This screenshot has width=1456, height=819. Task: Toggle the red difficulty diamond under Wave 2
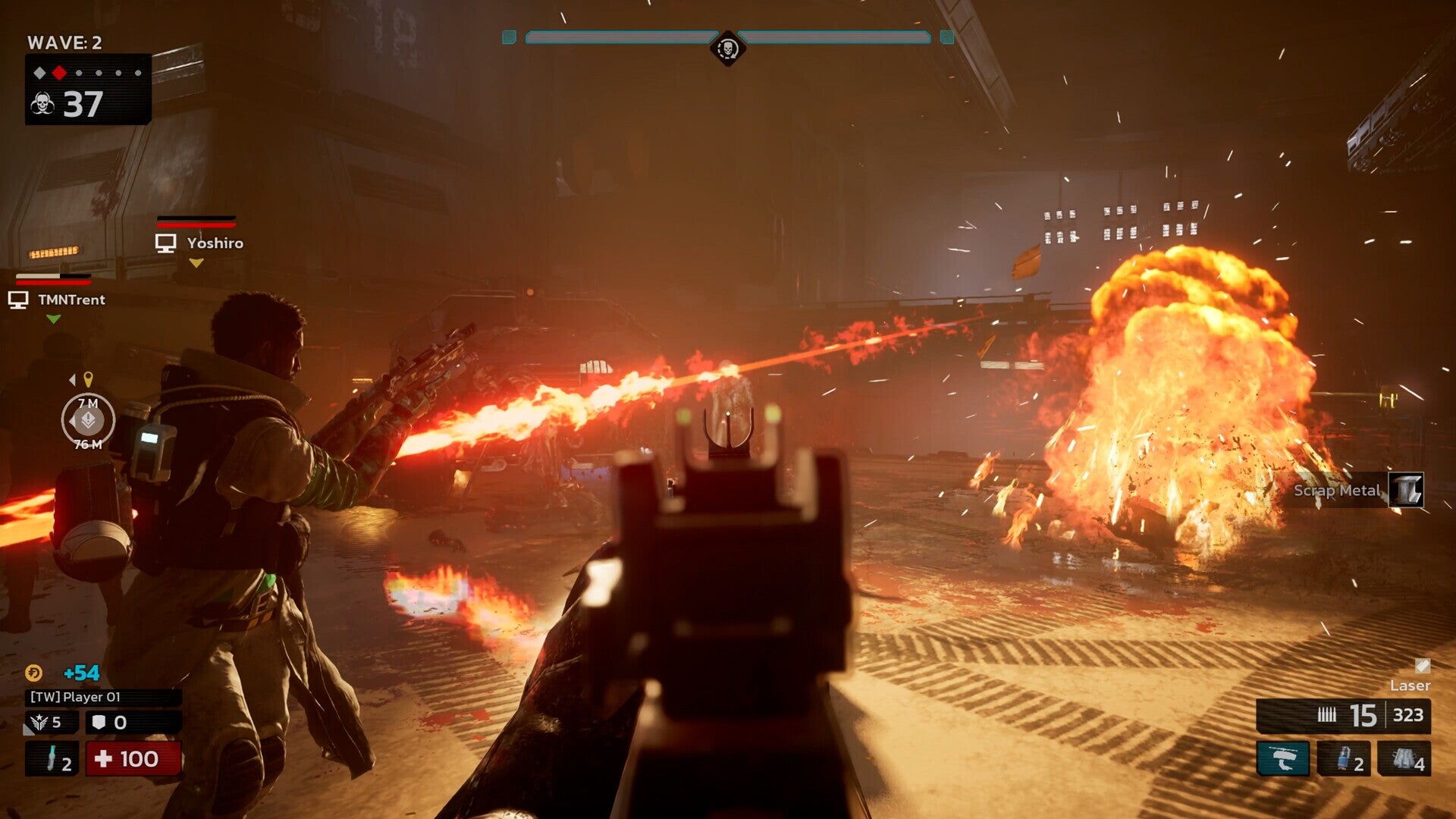click(x=59, y=73)
